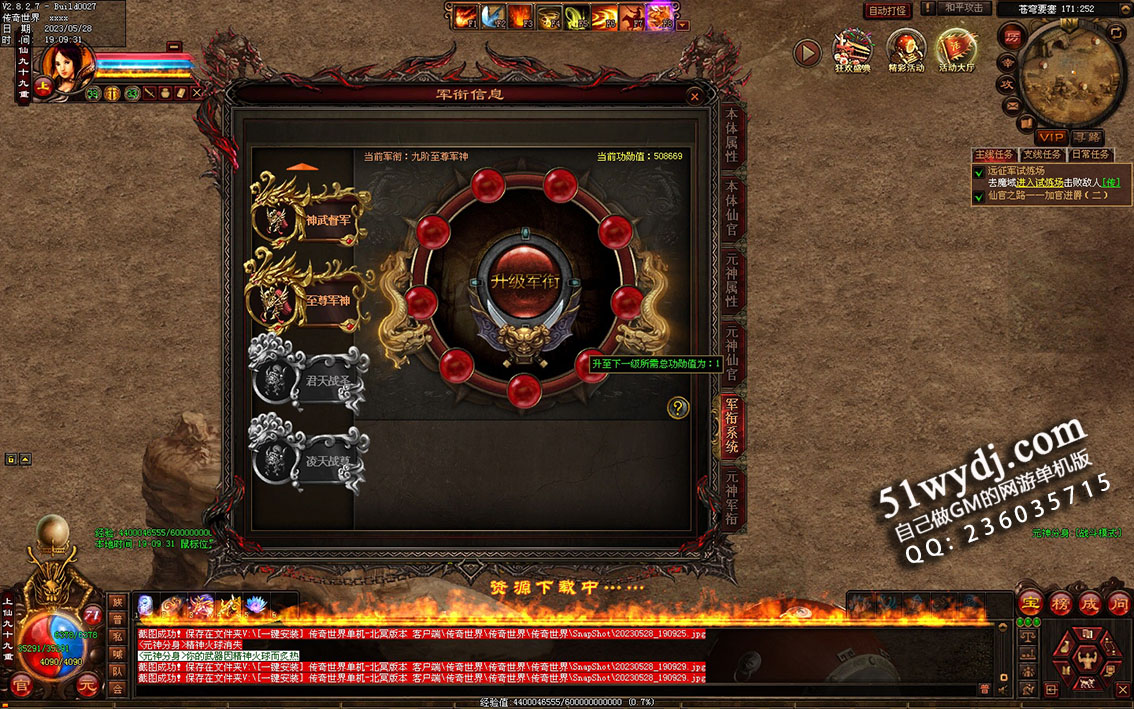The height and width of the screenshot is (709, 1134).
Task: Click the 升级军衔 upgrade rank button
Action: (526, 281)
